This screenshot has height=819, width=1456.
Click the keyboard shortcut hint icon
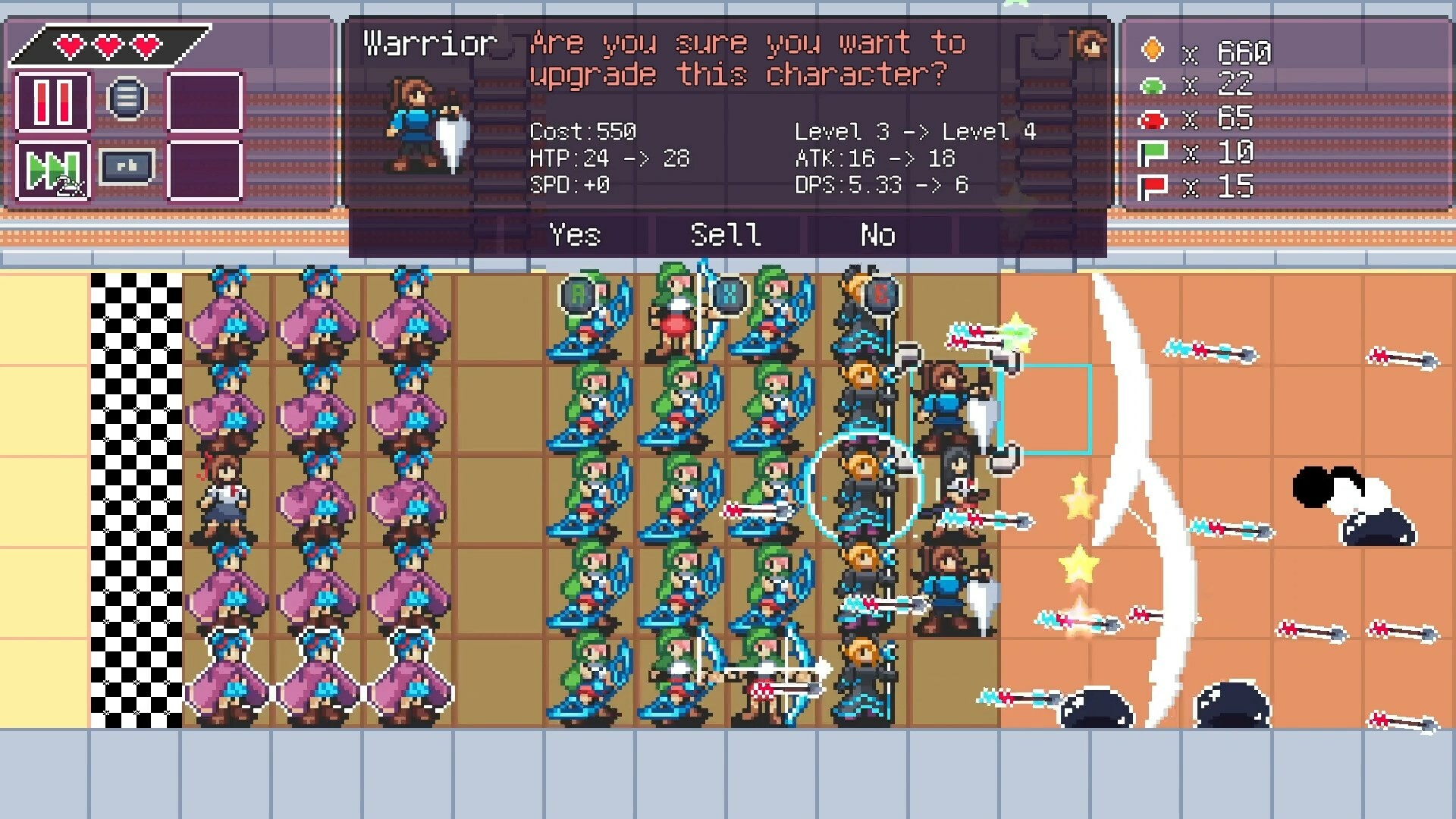127,167
